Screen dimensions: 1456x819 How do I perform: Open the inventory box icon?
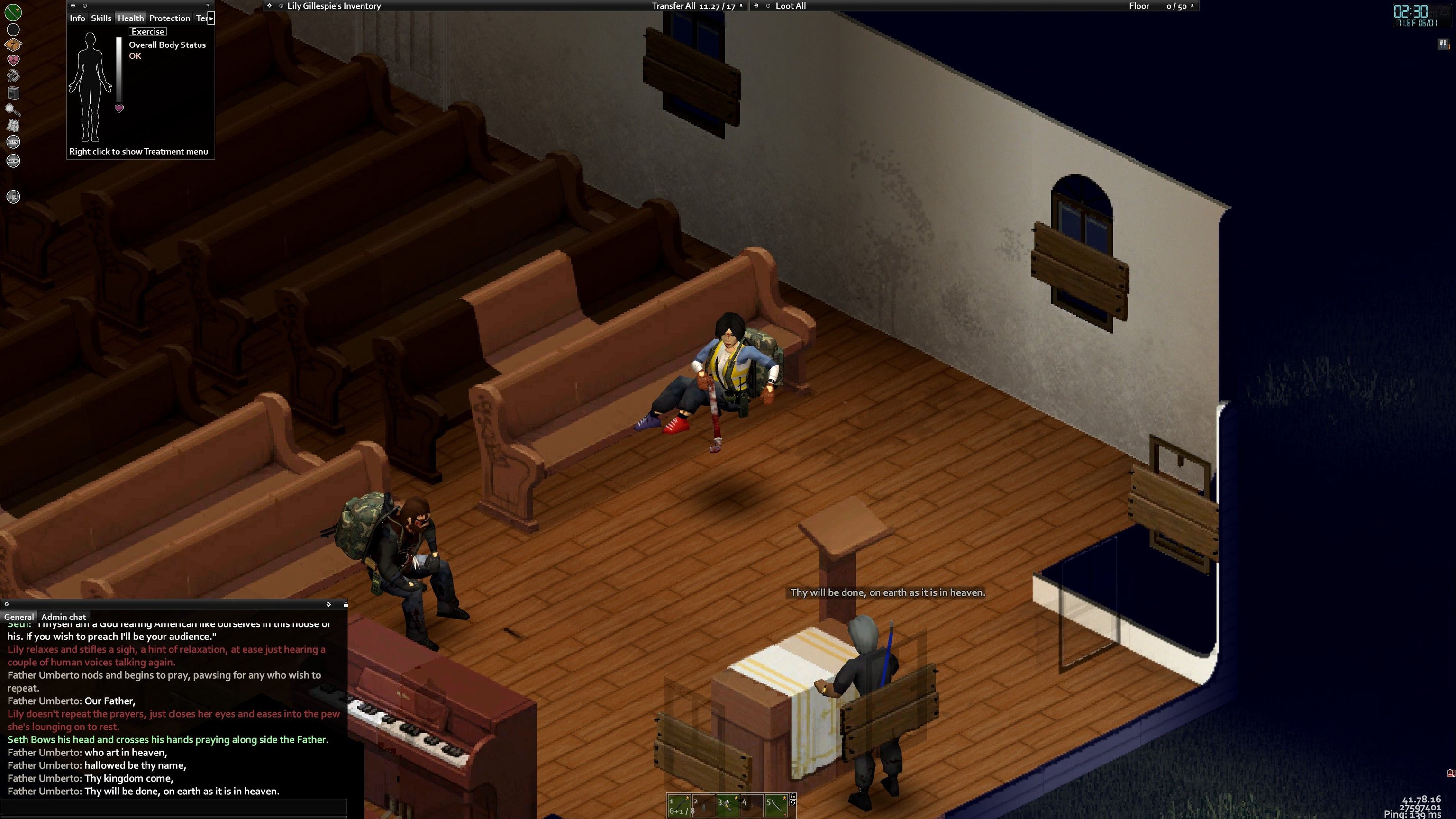(x=13, y=44)
